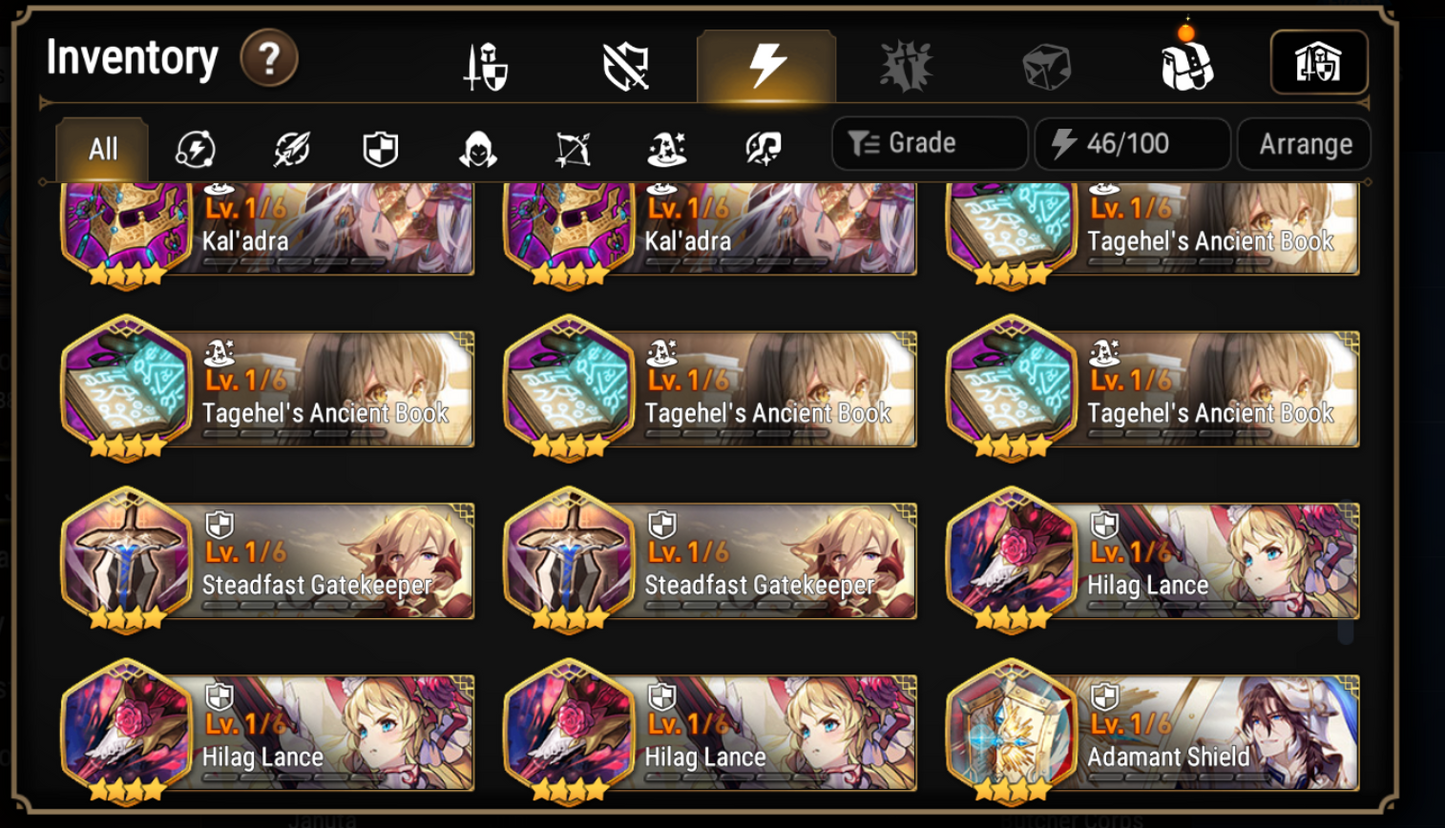Open the Arrange sorting options
1445x828 pixels.
pos(1304,143)
